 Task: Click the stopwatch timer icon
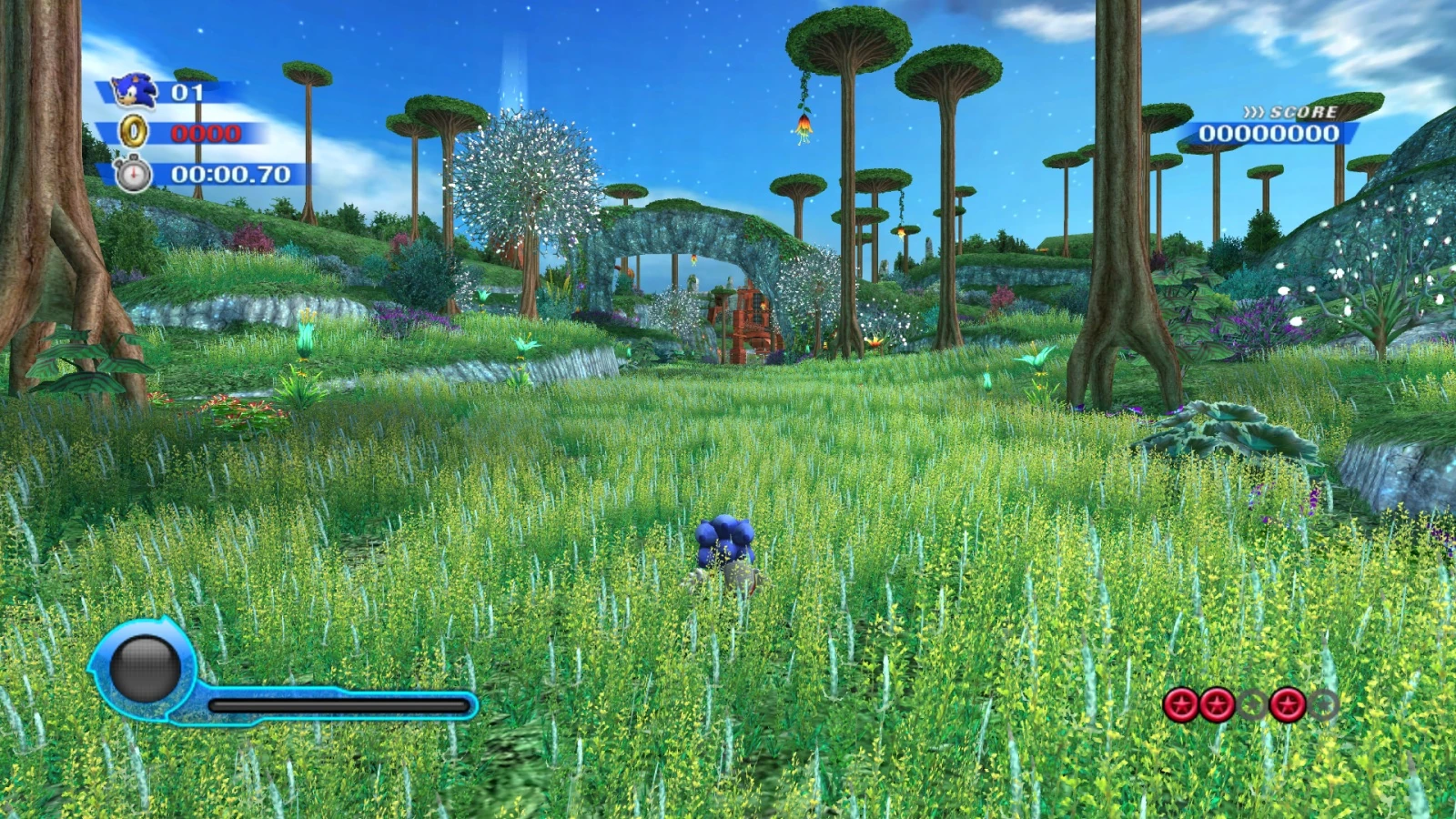coord(133,174)
